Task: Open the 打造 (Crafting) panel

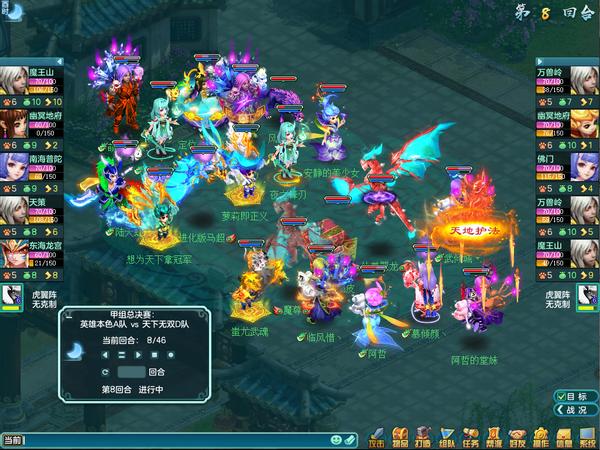Action: coord(420,438)
